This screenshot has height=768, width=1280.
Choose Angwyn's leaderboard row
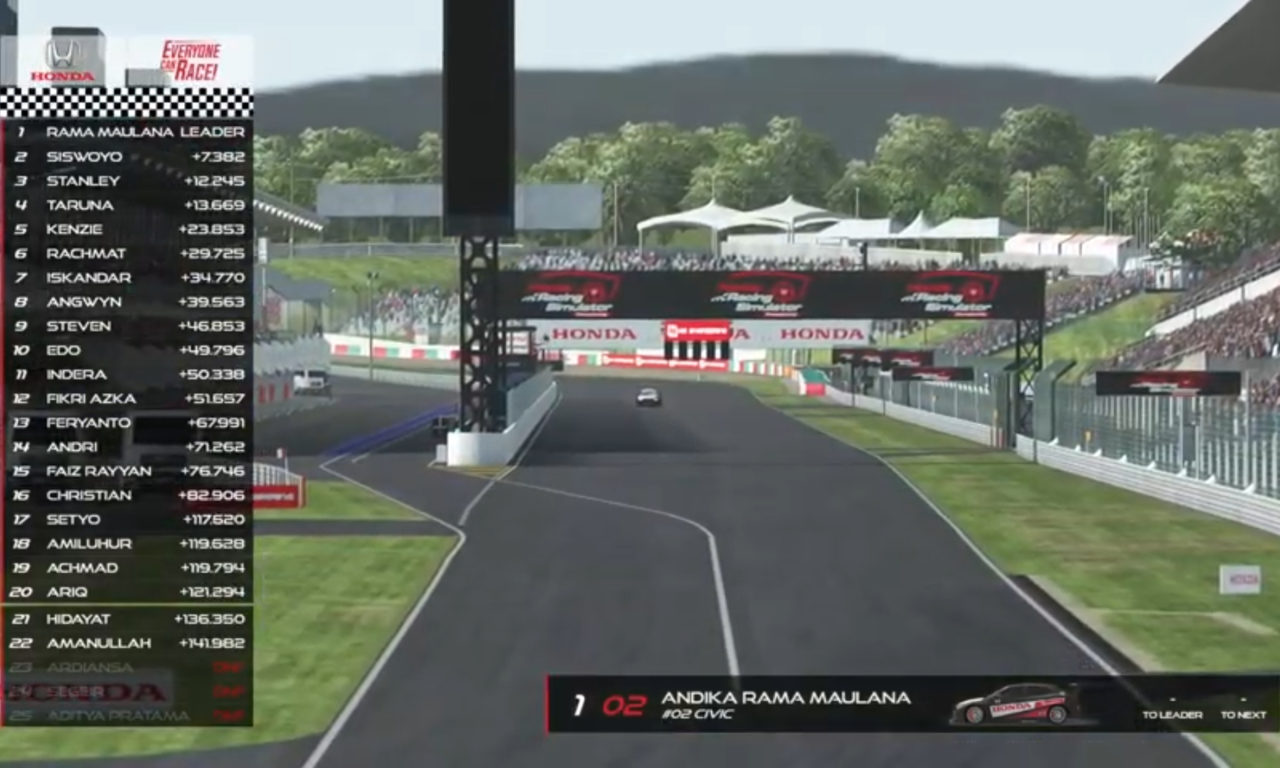tap(128, 302)
